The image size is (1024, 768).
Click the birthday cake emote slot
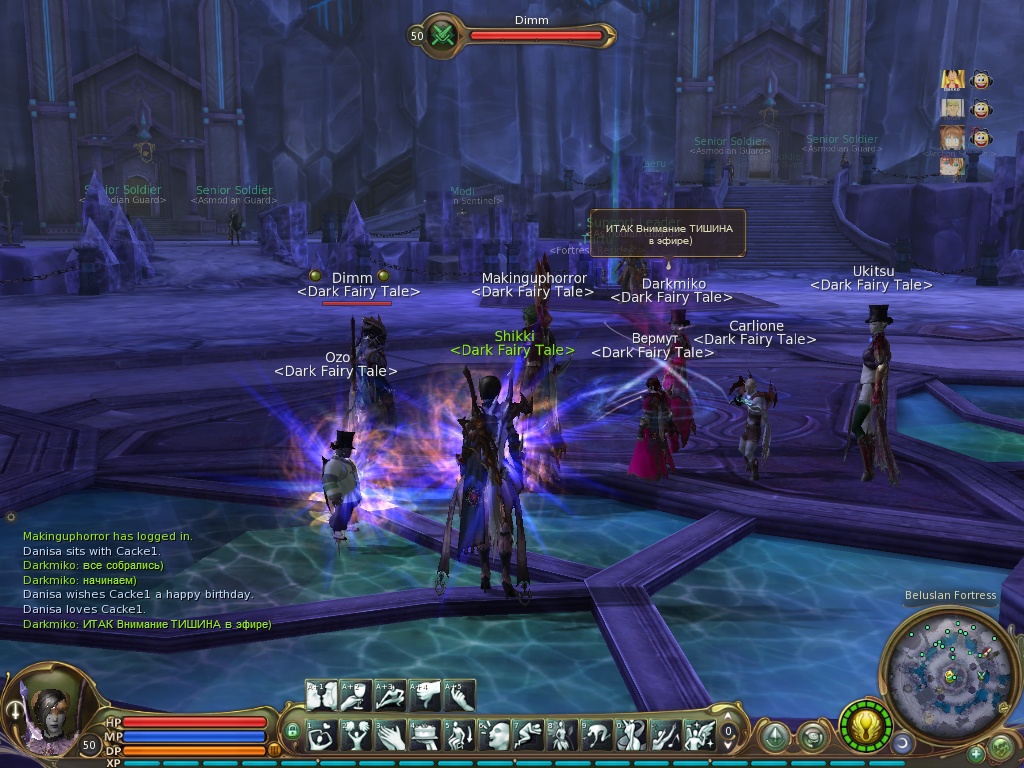click(x=424, y=736)
